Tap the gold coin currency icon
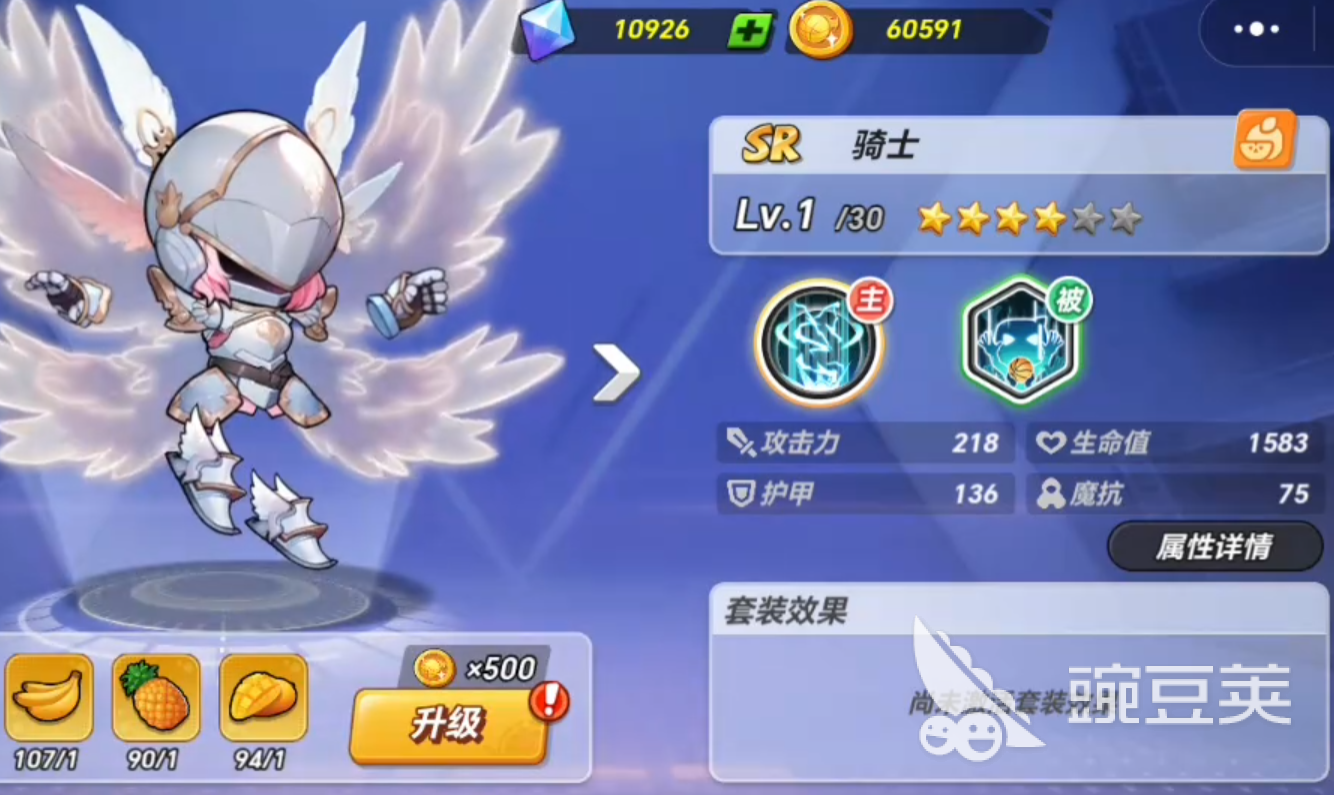 click(x=820, y=30)
